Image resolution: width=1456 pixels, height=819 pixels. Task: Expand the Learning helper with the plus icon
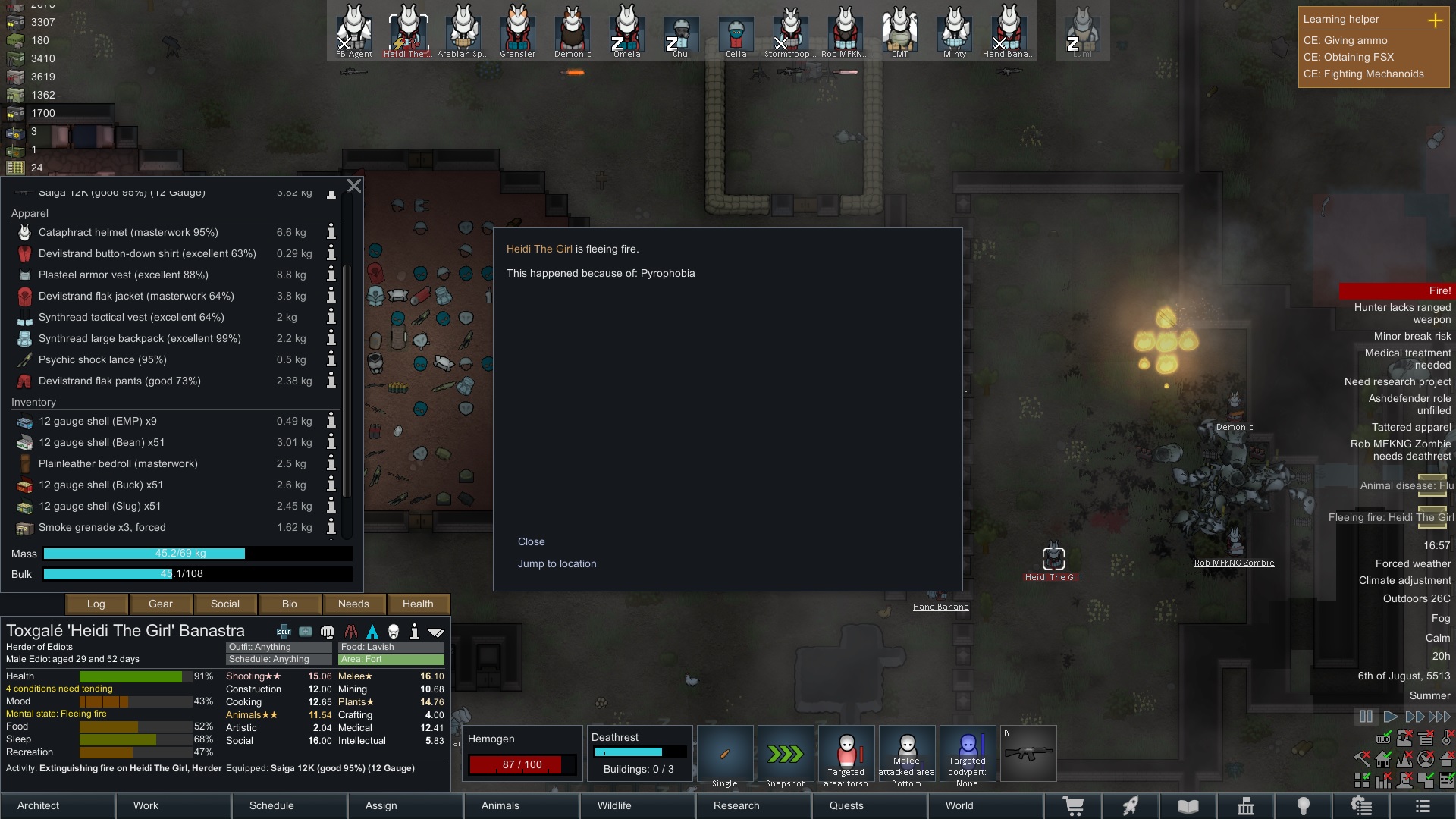pyautogui.click(x=1437, y=21)
